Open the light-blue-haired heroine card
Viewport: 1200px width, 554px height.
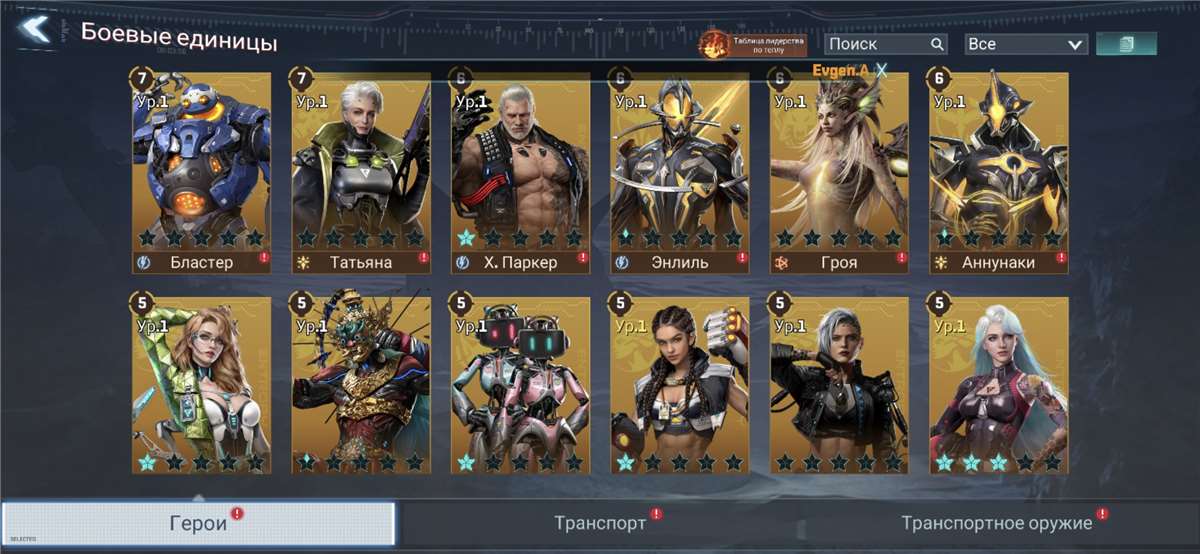pyautogui.click(x=999, y=384)
